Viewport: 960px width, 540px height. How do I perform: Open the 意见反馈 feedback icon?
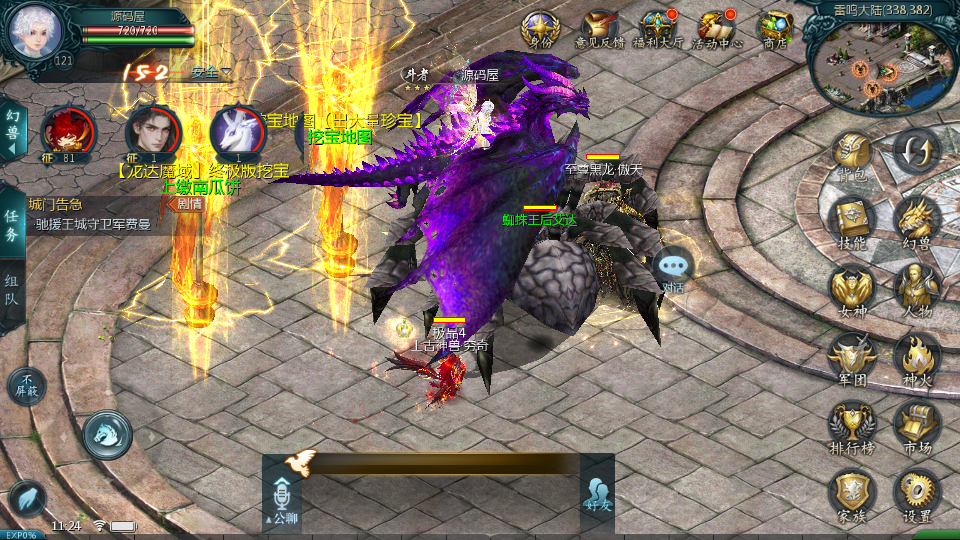click(599, 28)
